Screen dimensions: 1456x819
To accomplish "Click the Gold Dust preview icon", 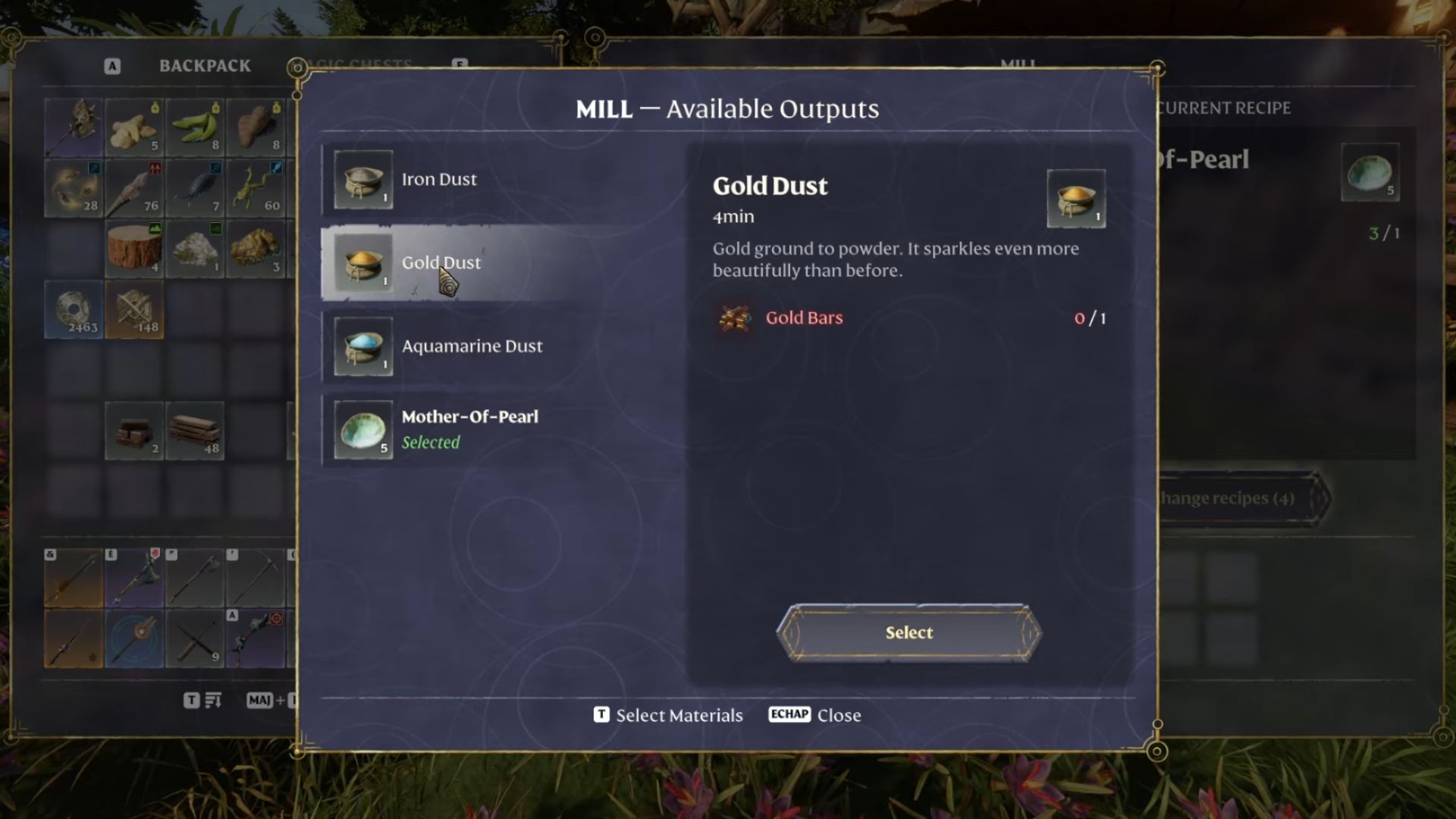I will [x=1076, y=199].
